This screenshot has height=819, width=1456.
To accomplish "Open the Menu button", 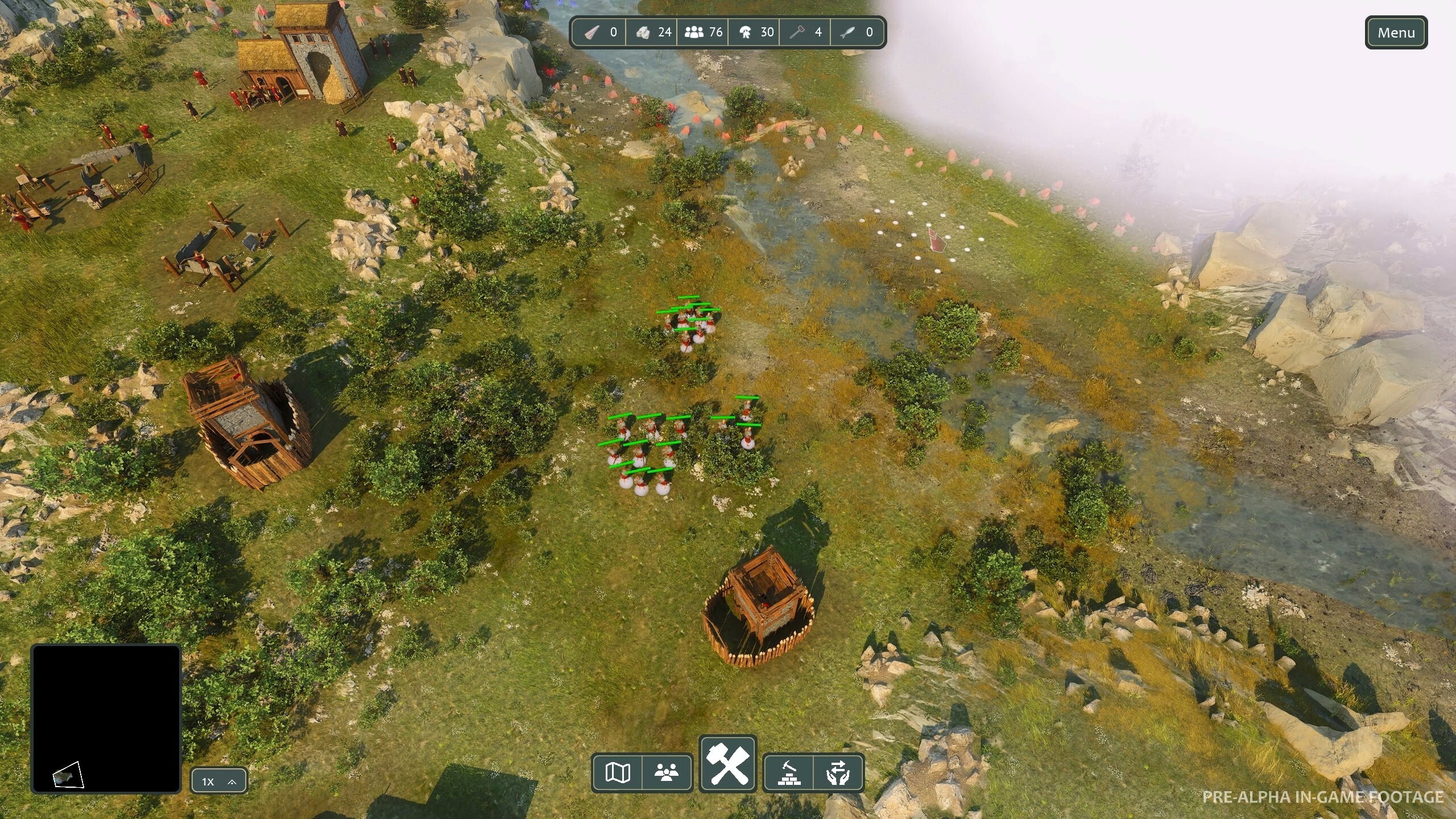I will pyautogui.click(x=1396, y=33).
